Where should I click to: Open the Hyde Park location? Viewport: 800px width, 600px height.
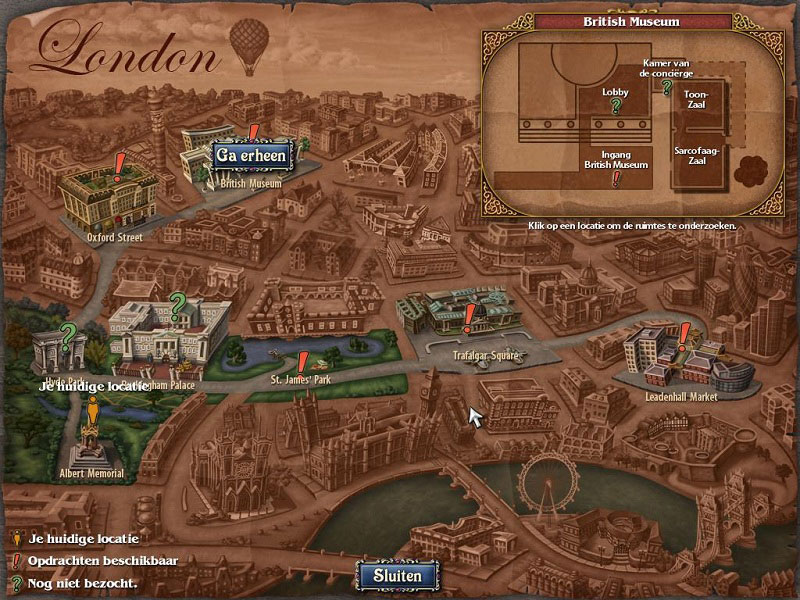pos(58,352)
